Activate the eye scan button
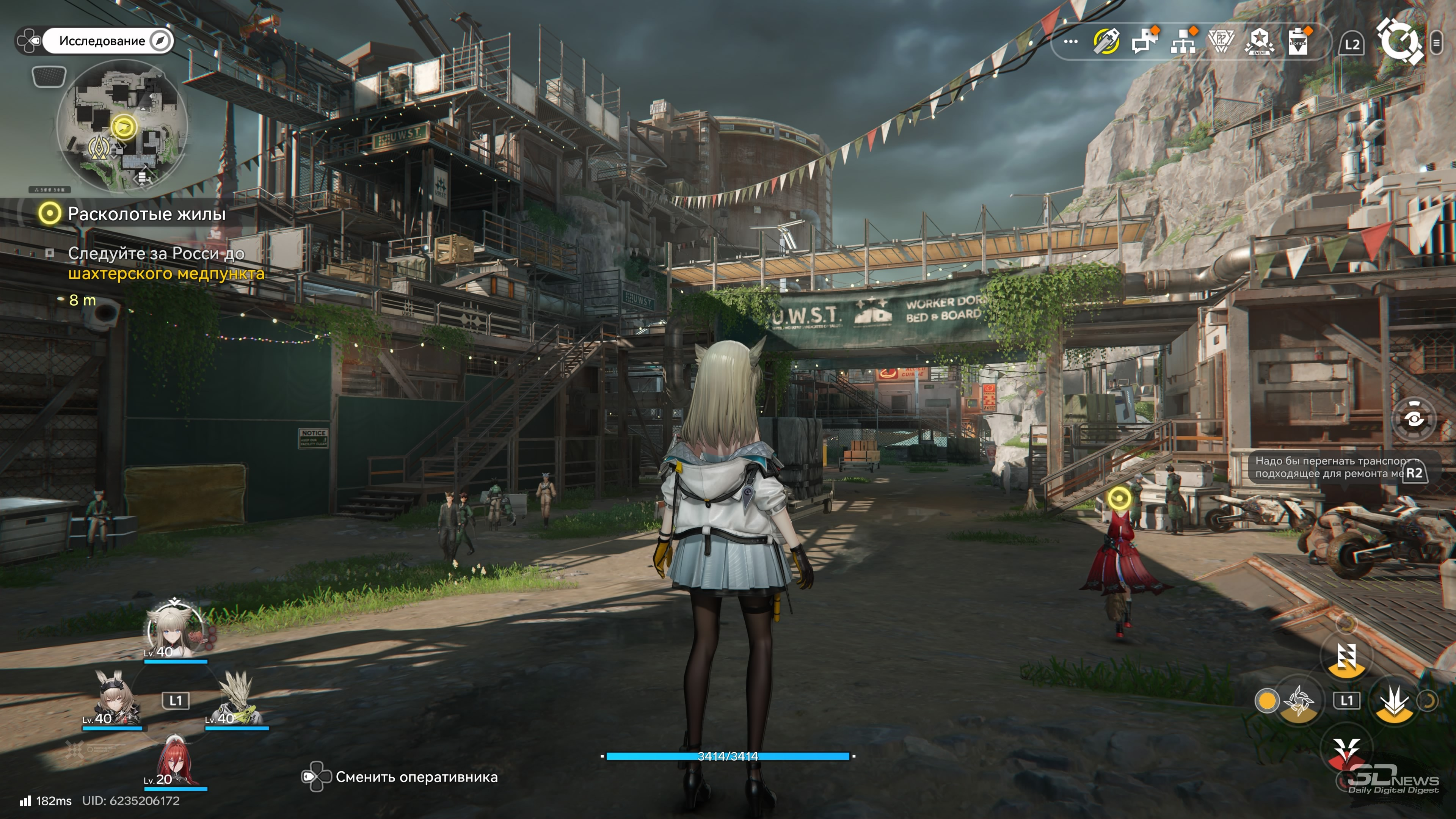Viewport: 1456px width, 819px height. click(x=1414, y=419)
